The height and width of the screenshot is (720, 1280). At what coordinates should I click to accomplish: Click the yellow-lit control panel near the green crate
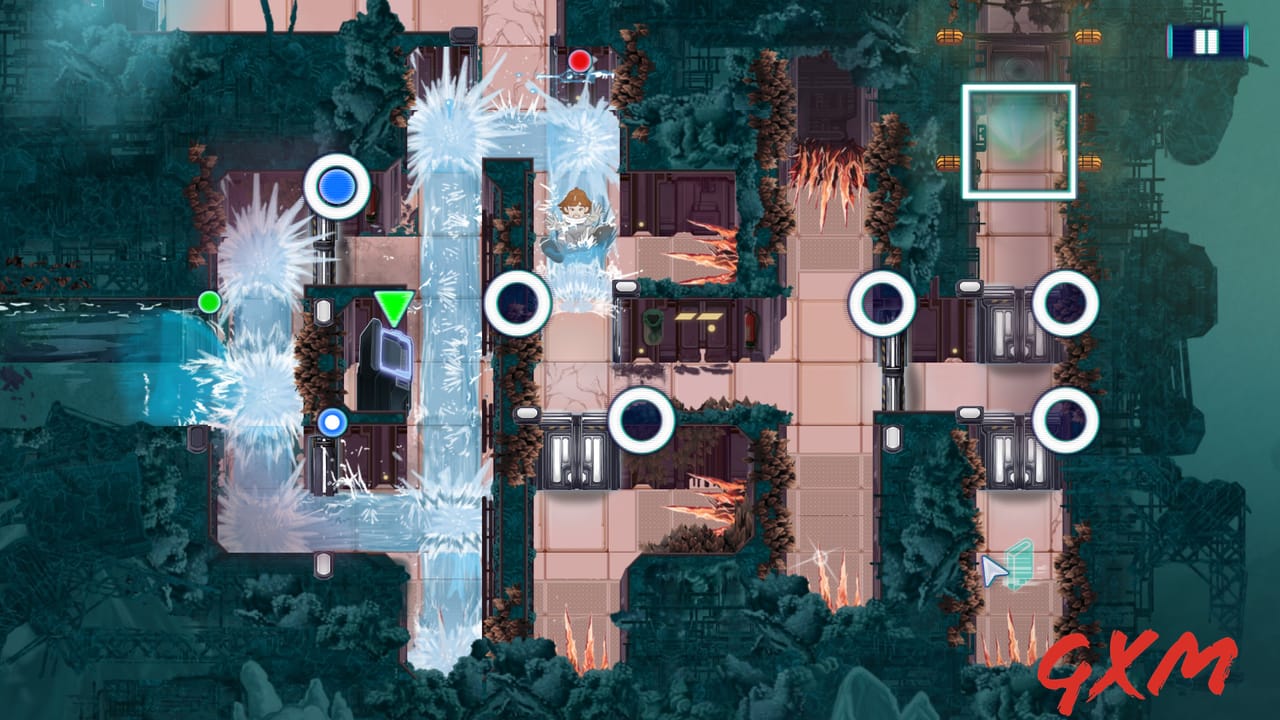pos(698,316)
